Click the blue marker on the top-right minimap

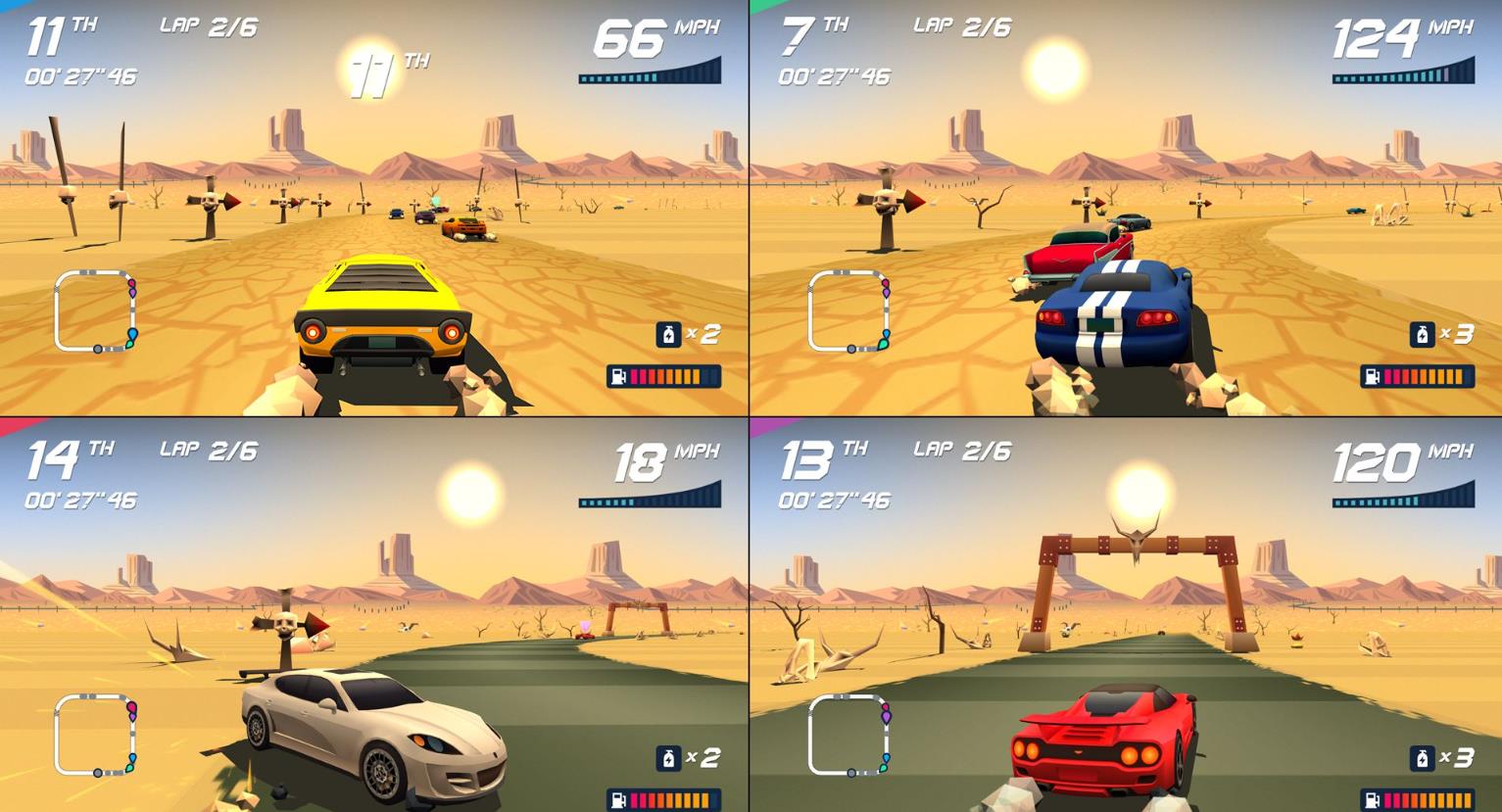[884, 333]
